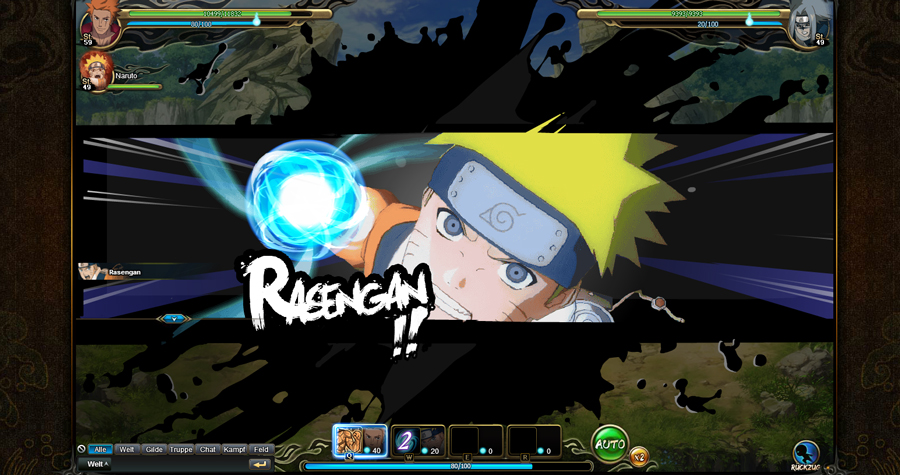Screen dimensions: 900x475
Task: Toggle the green AUTO battle button
Action: 609,442
